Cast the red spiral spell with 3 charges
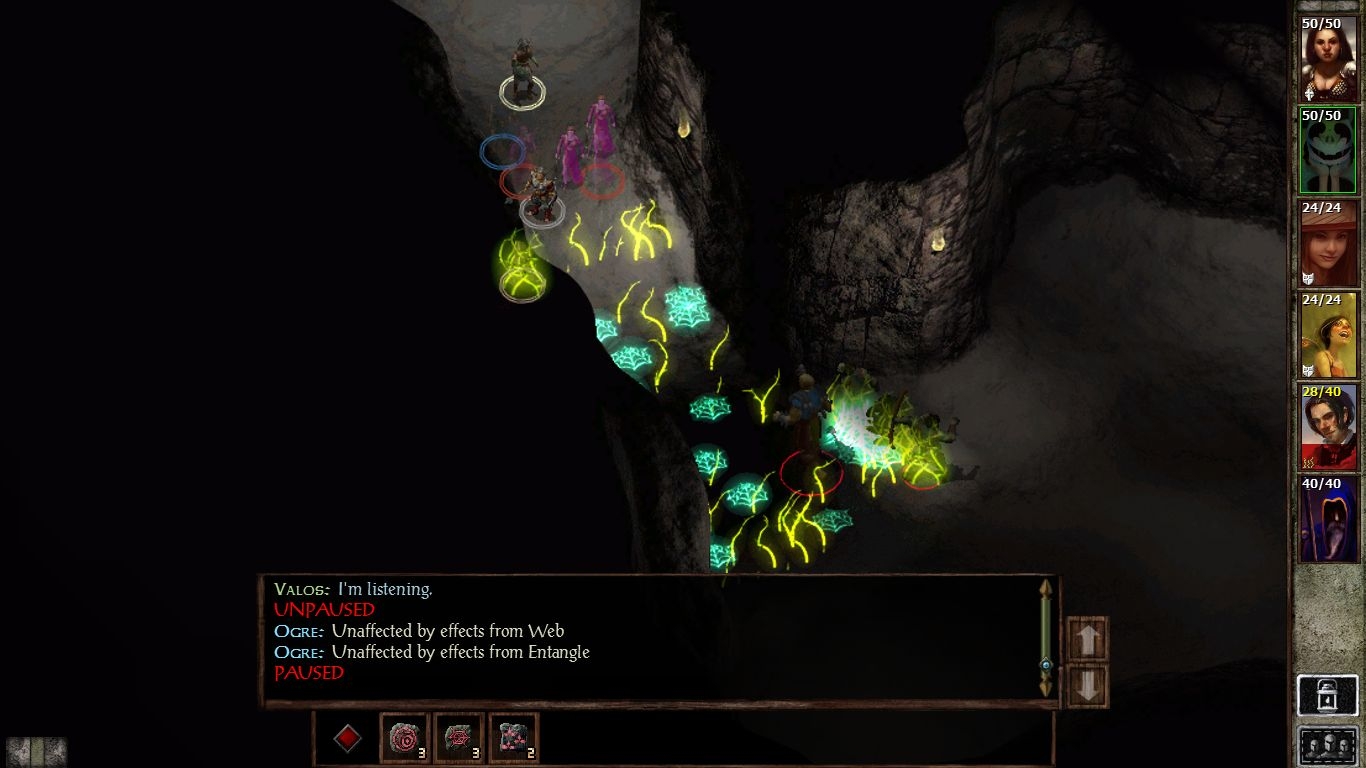This screenshot has height=768, width=1366. coord(404,738)
